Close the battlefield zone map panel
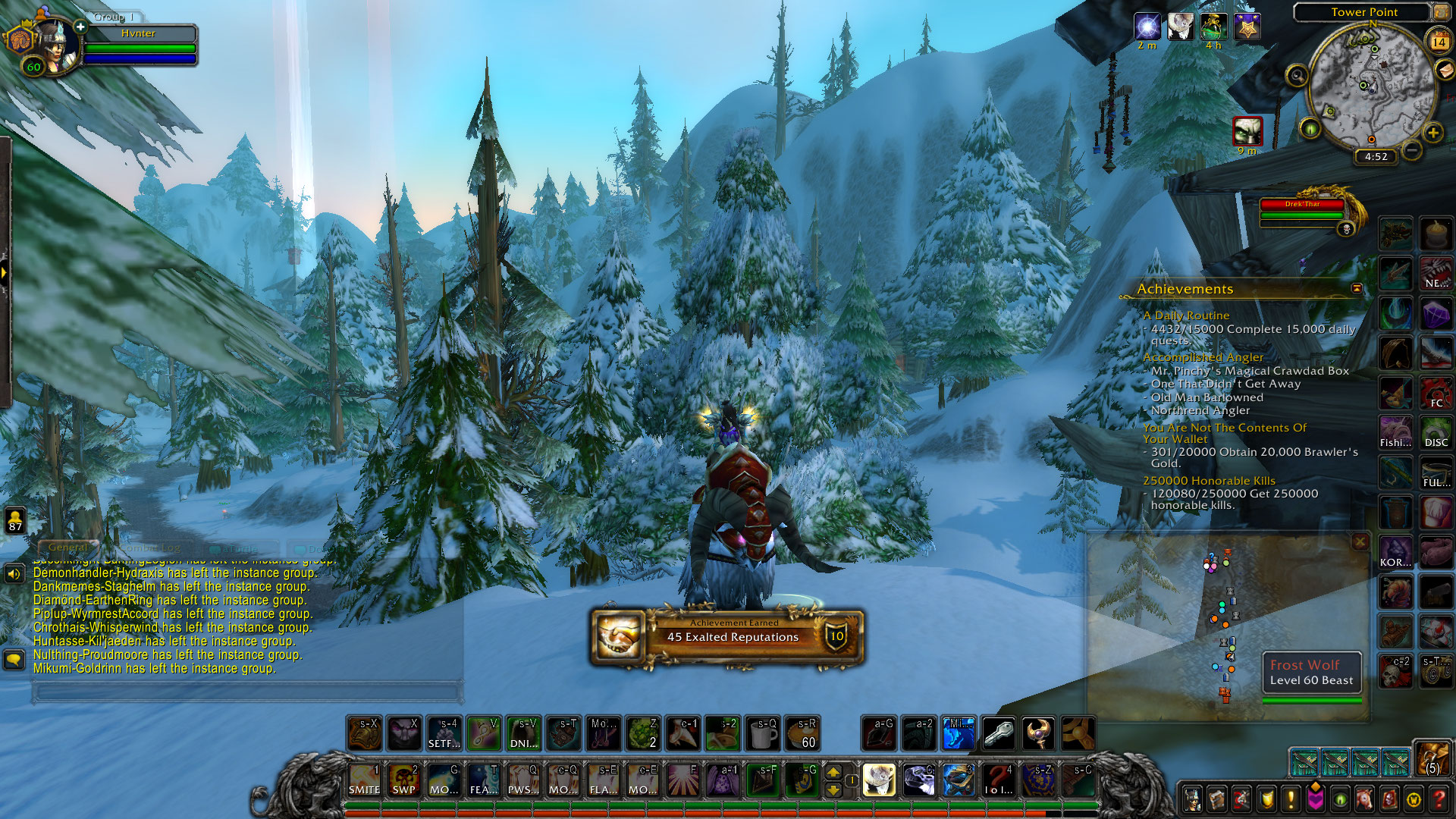This screenshot has width=1456, height=819. click(1360, 541)
